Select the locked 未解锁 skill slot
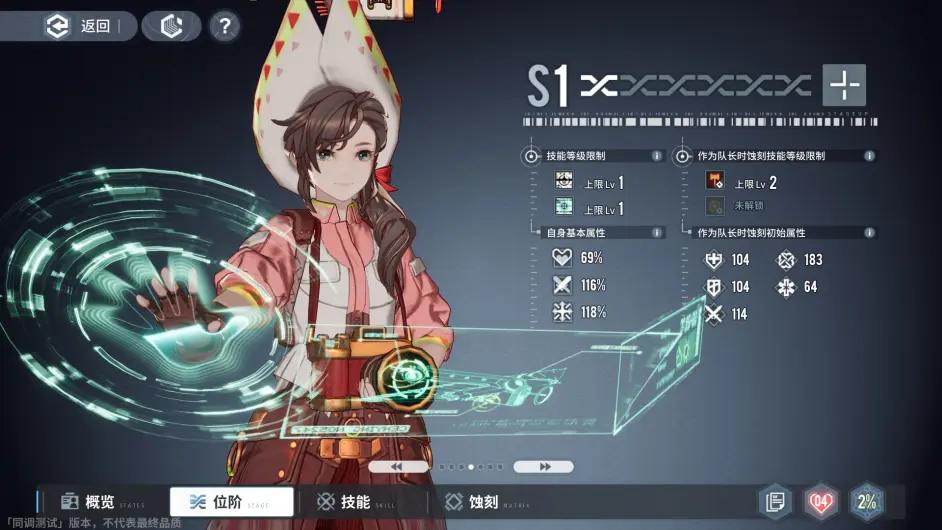The image size is (942, 530). tap(715, 207)
